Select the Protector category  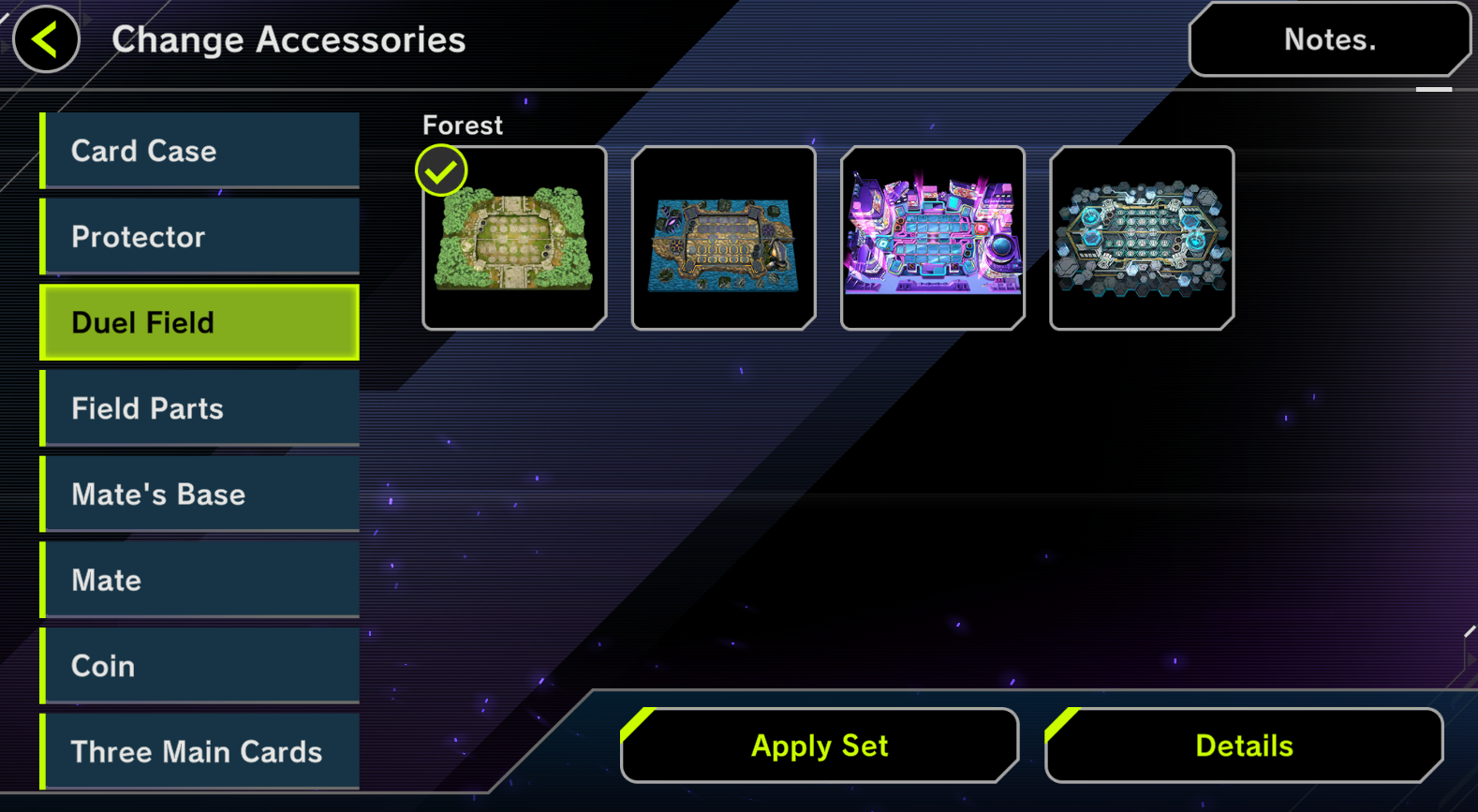point(200,237)
